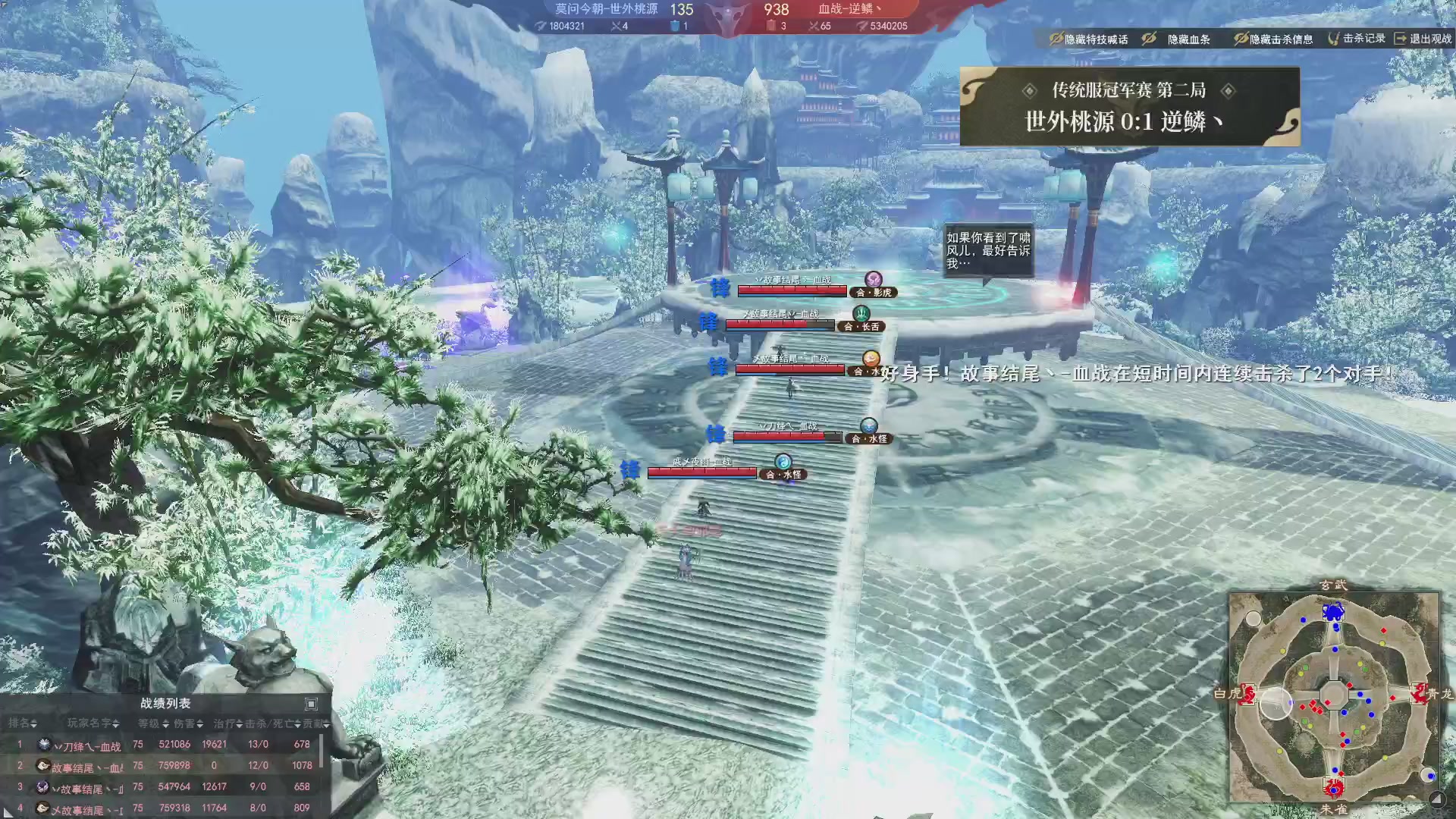Select the 玄武 blue base marker on minimap
The width and height of the screenshot is (1456, 819).
tap(1333, 611)
